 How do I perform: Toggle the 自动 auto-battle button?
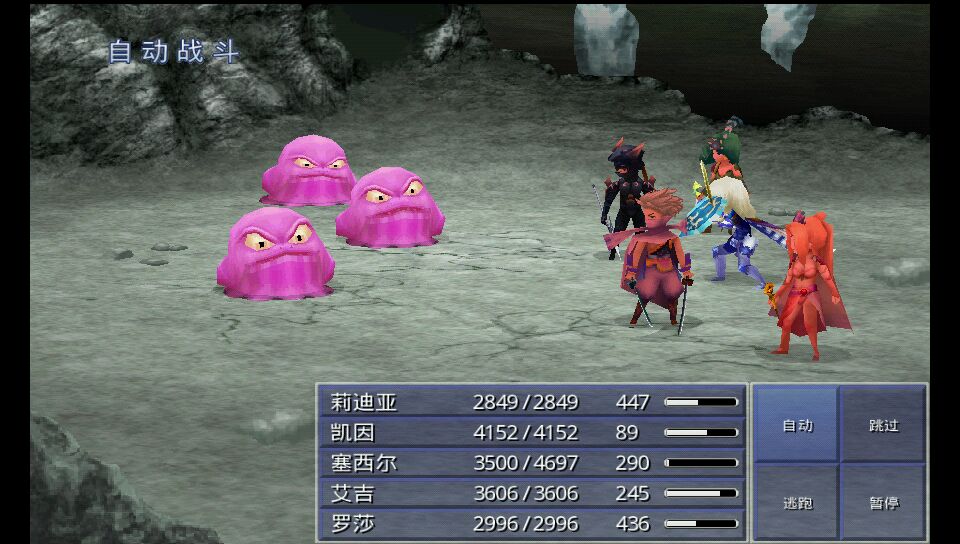(x=797, y=425)
